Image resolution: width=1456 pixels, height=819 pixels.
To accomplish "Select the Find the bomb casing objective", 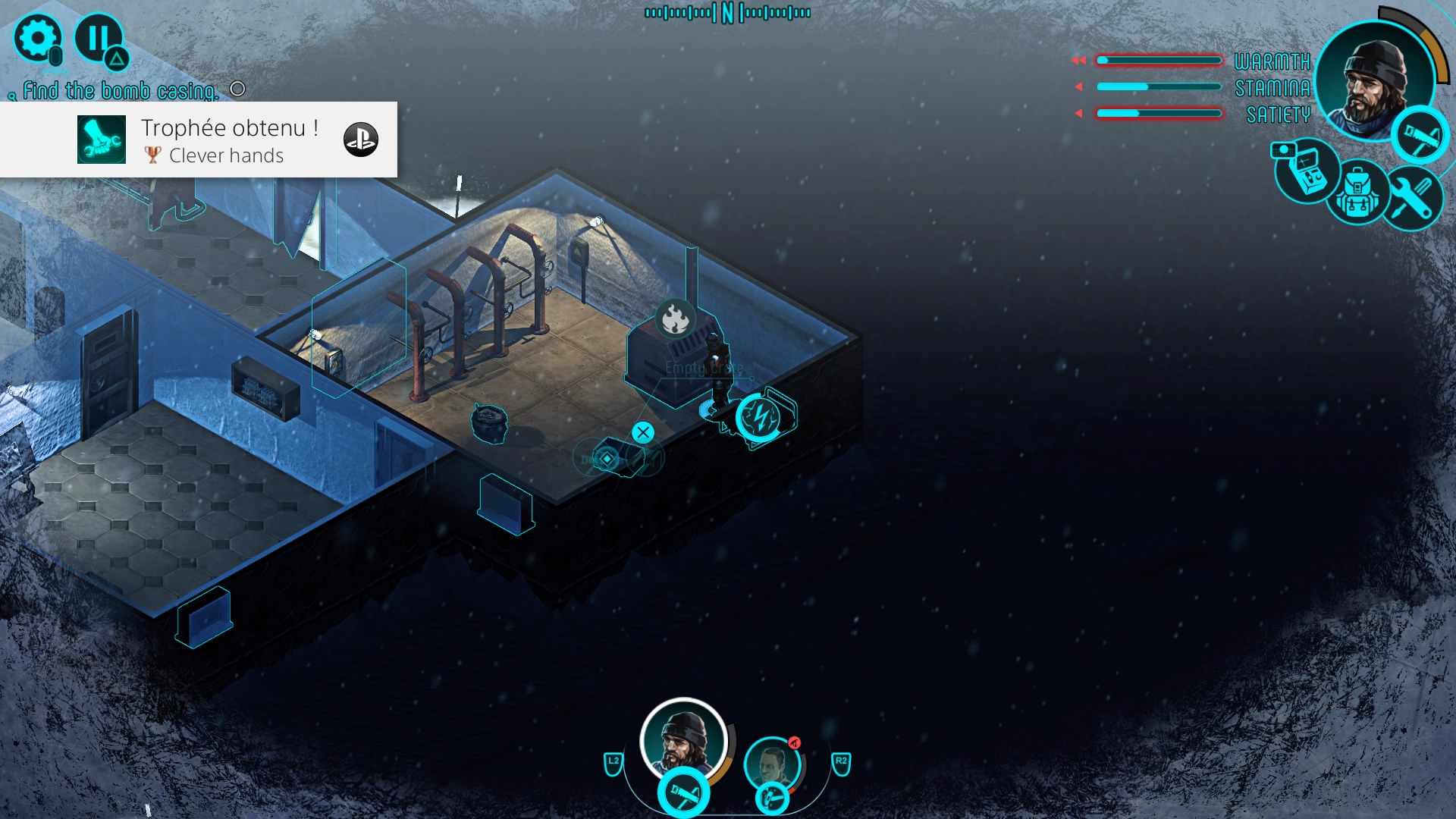I will click(x=121, y=91).
